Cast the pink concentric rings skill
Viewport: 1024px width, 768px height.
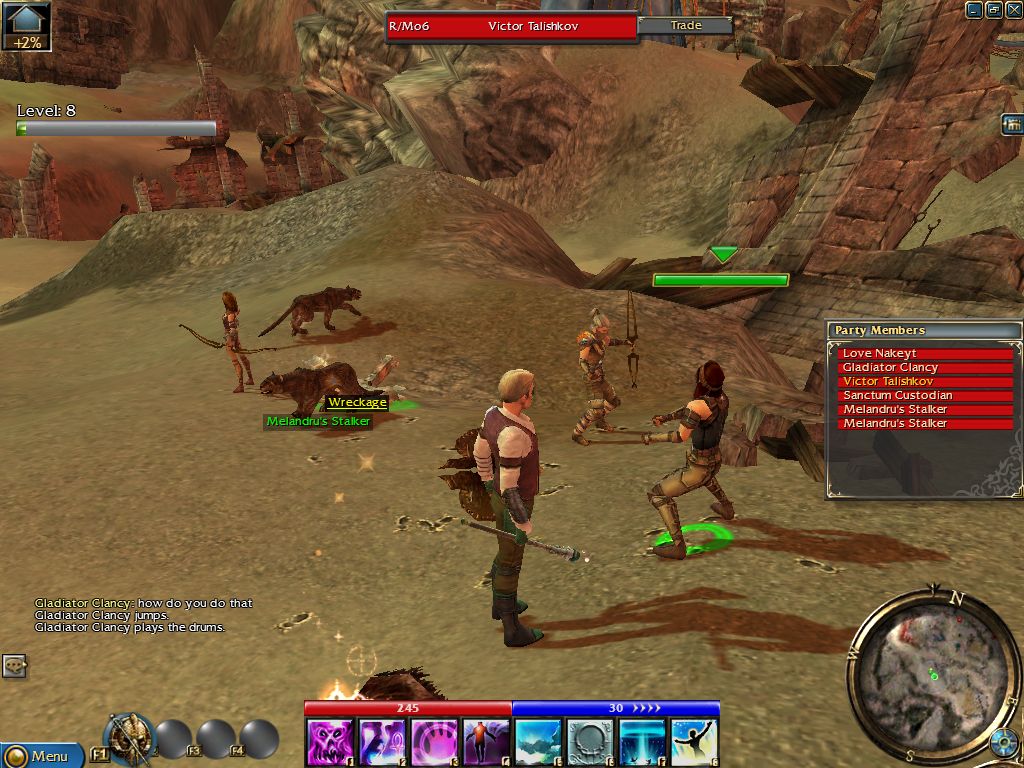(434, 743)
